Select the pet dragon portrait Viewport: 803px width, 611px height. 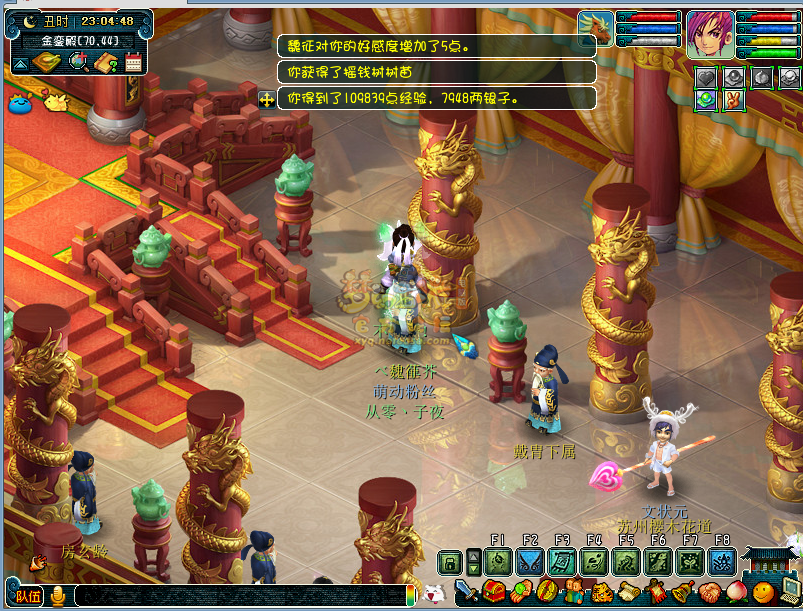(596, 29)
